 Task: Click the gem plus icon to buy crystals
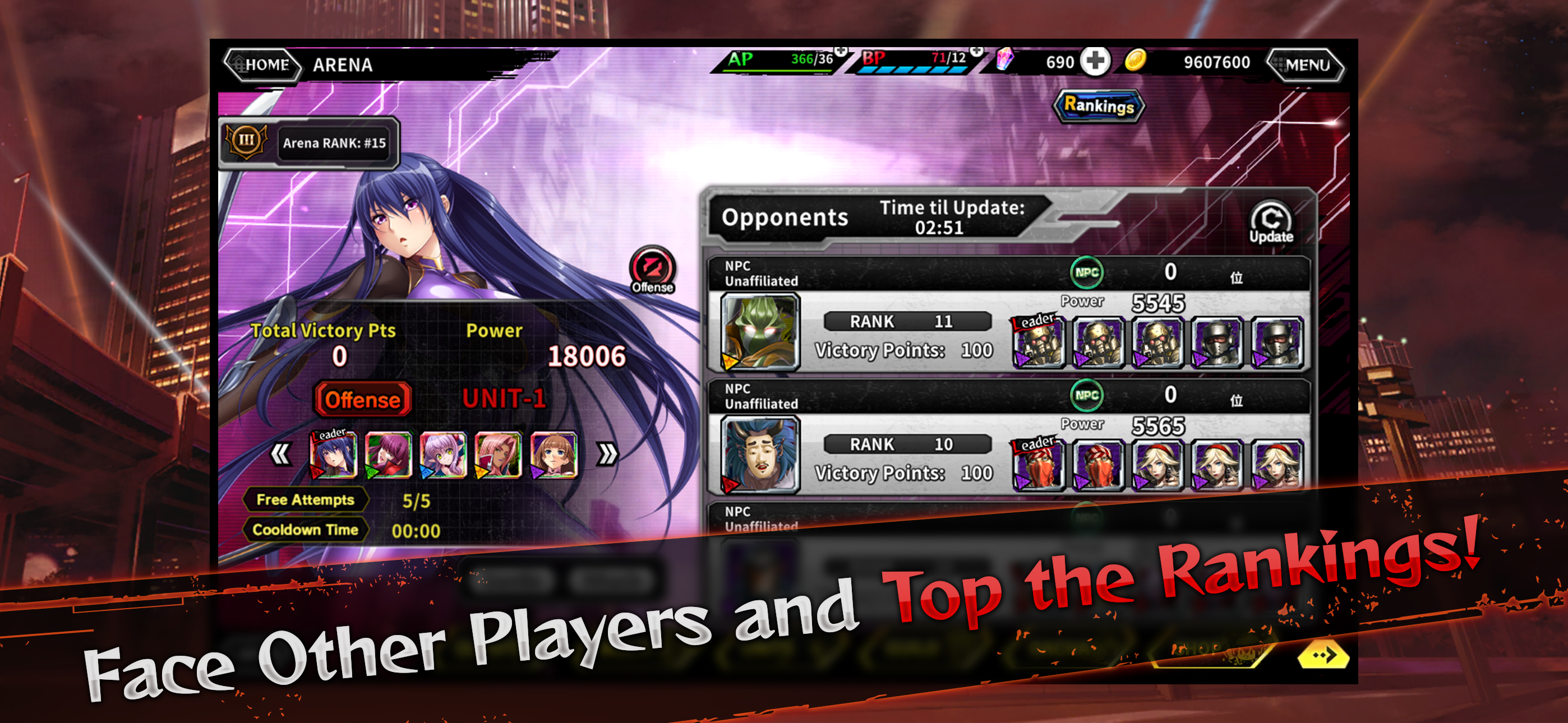click(1097, 61)
